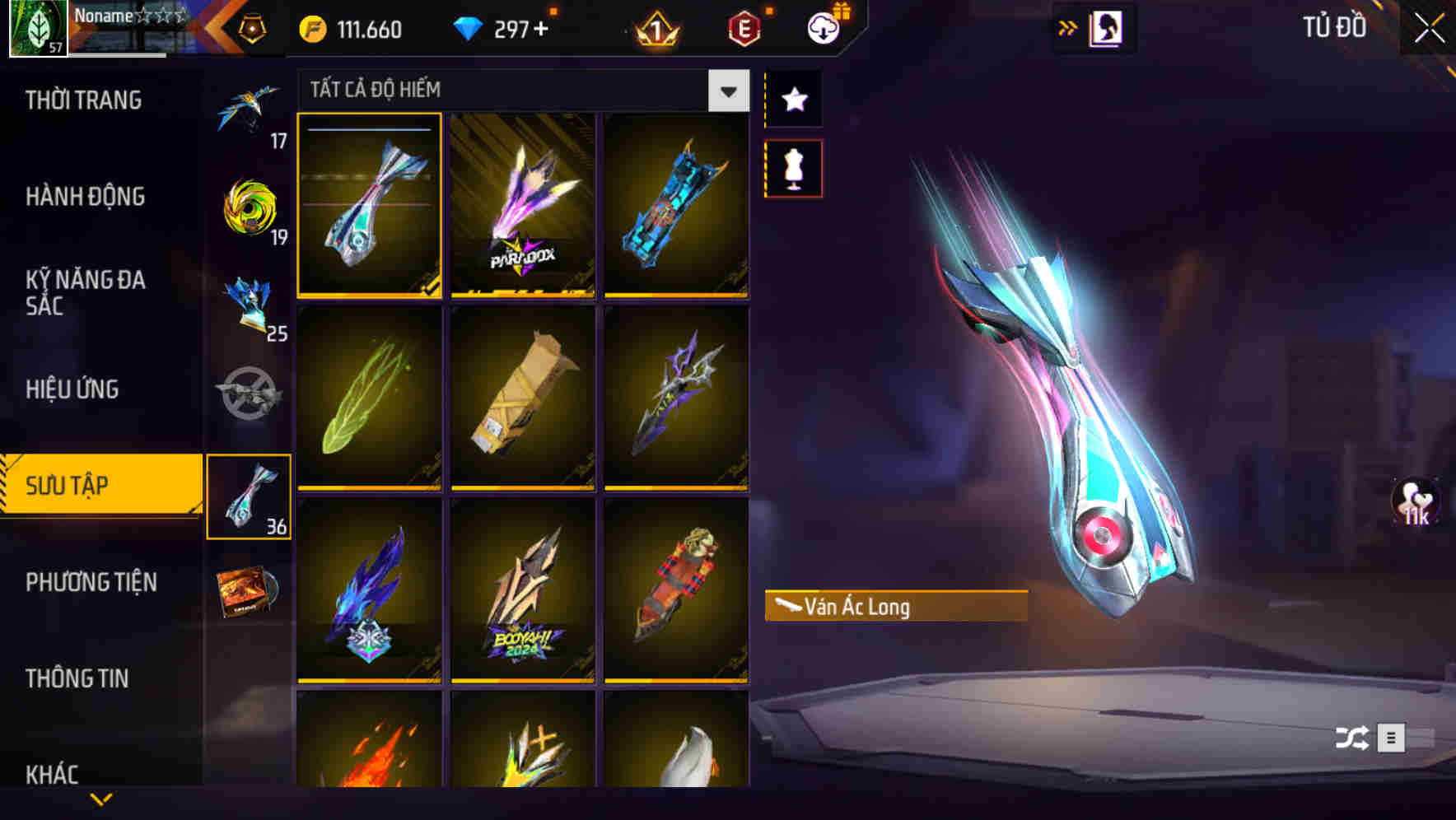The width and height of the screenshot is (1456, 820).
Task: Select the yellow spiral loot item category icon
Action: pyautogui.click(x=250, y=210)
